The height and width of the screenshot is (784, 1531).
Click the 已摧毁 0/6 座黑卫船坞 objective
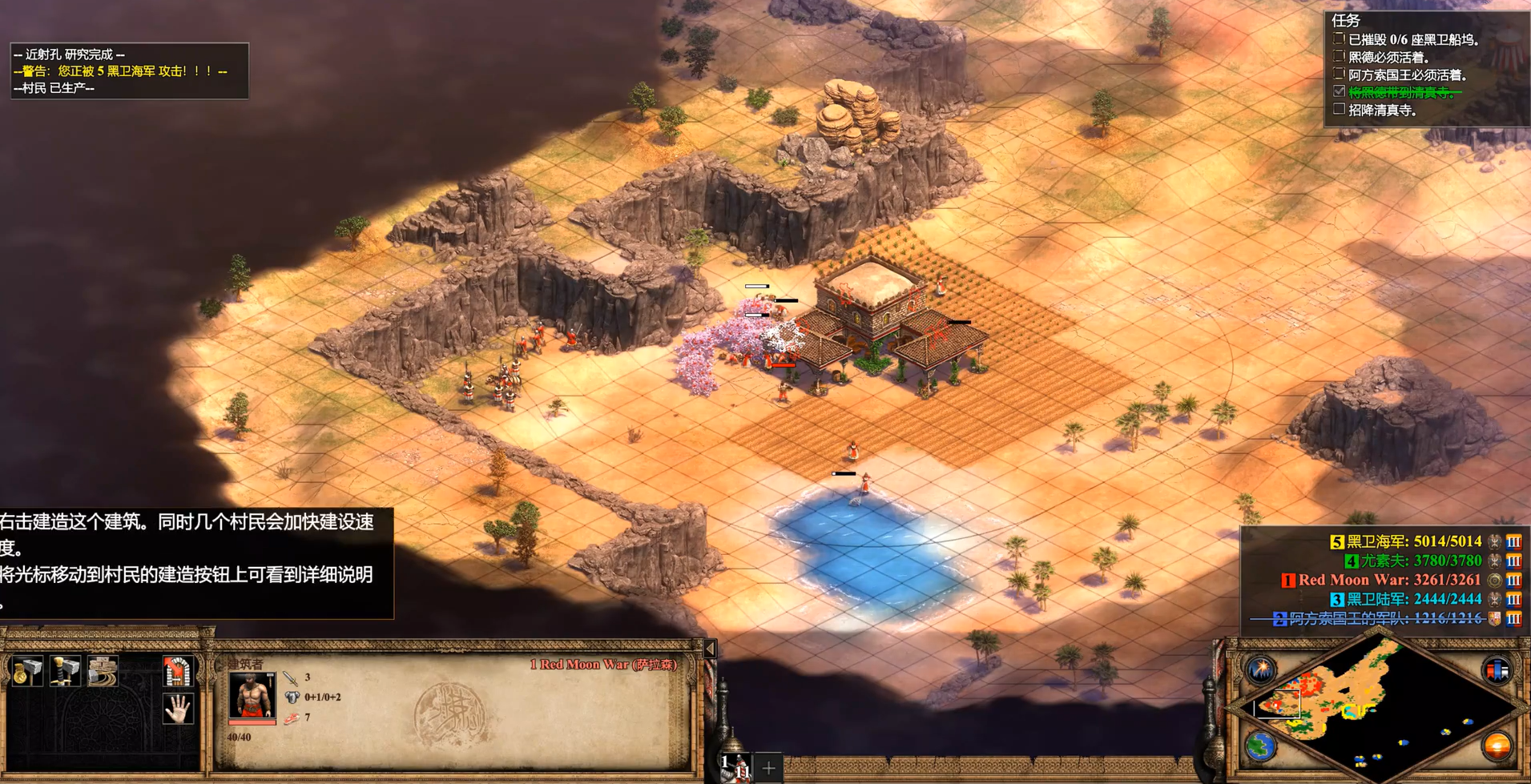point(1413,39)
